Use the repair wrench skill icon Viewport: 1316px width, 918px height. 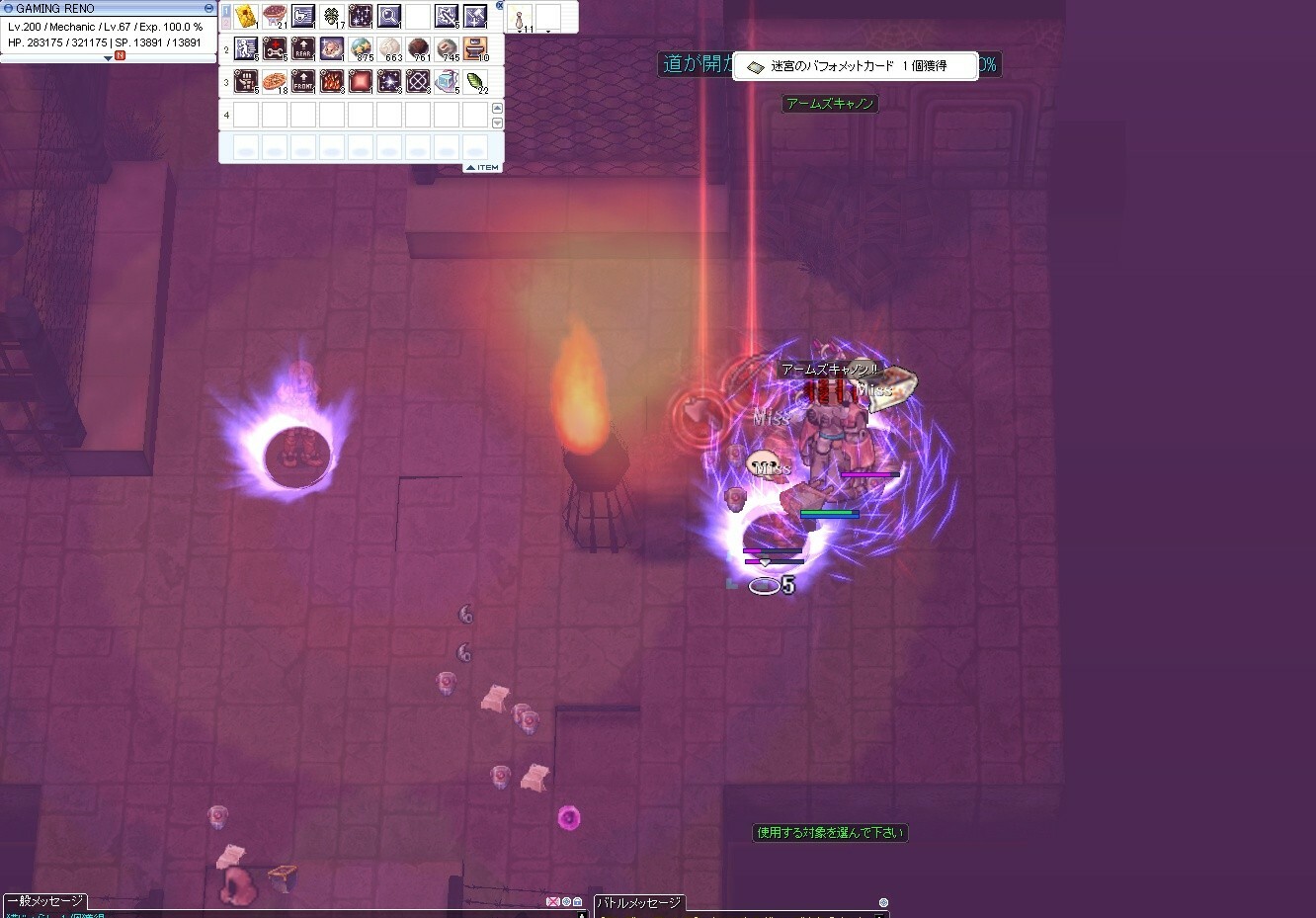pos(275,48)
